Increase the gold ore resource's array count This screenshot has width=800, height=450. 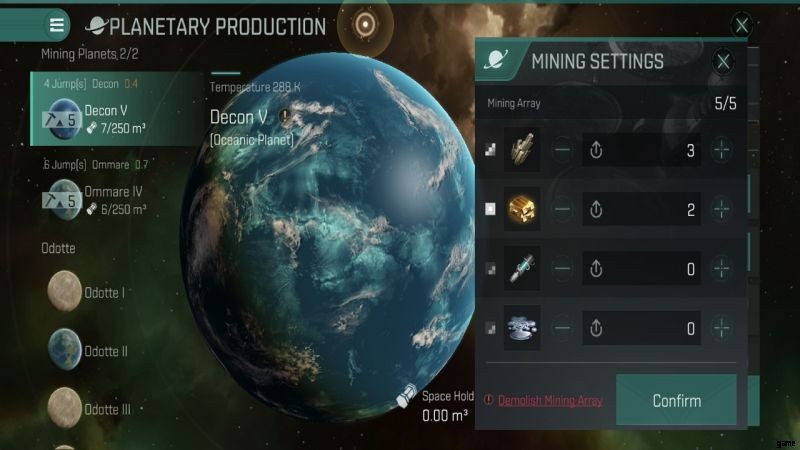(x=721, y=210)
